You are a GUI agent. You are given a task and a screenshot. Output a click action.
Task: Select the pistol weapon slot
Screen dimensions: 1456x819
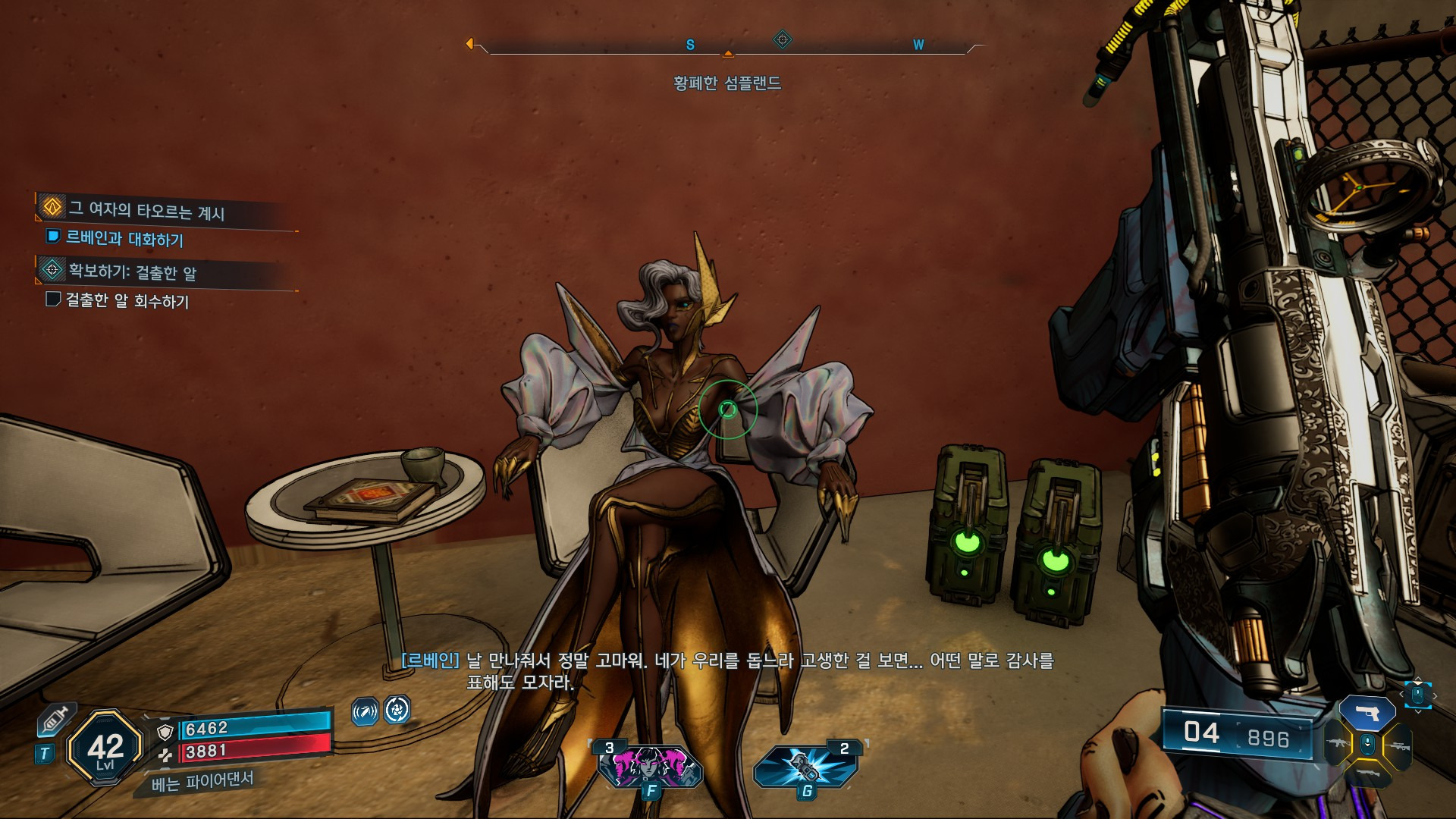1367,713
